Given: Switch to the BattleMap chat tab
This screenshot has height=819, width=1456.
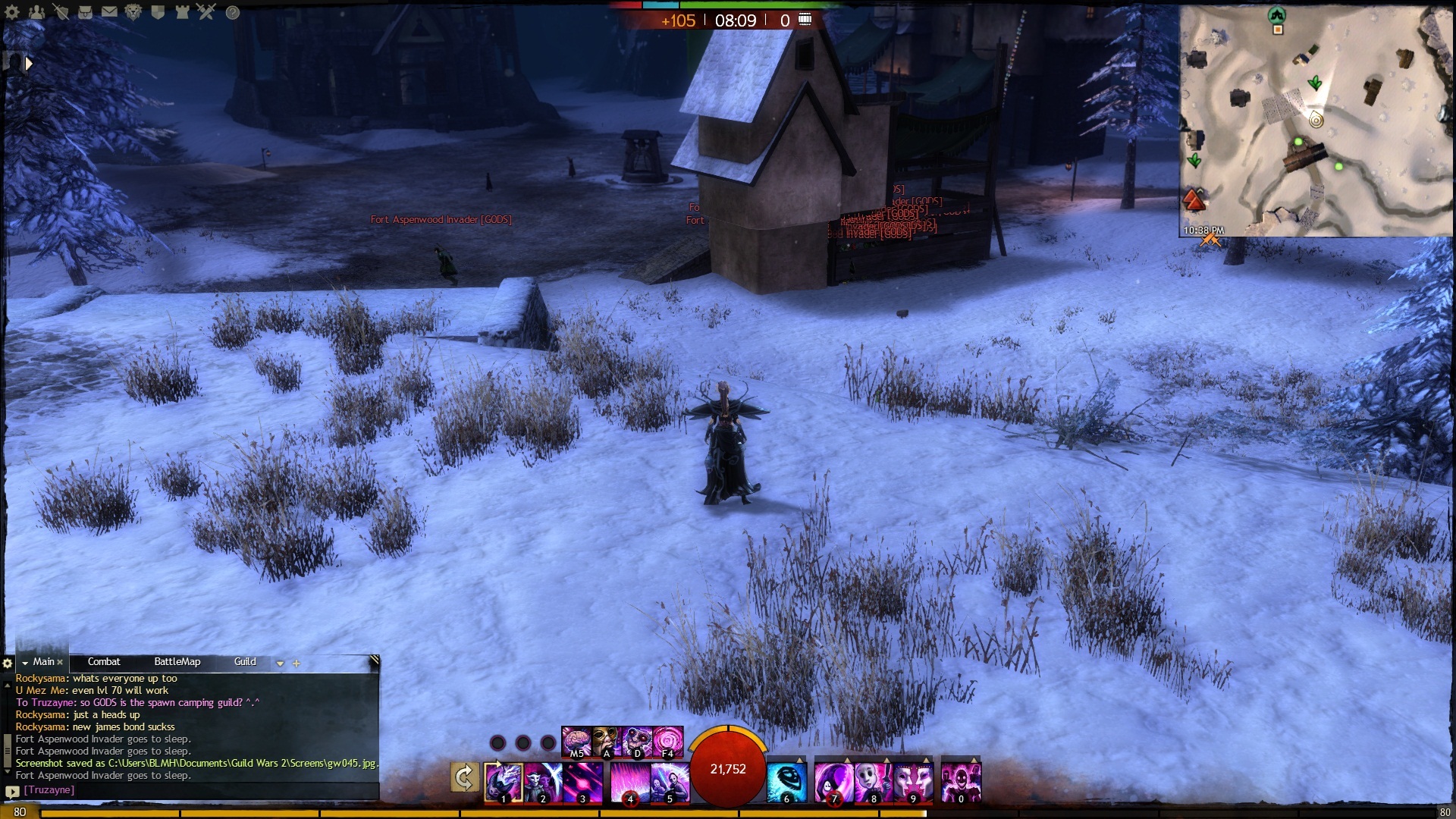Looking at the screenshot, I should click(177, 662).
